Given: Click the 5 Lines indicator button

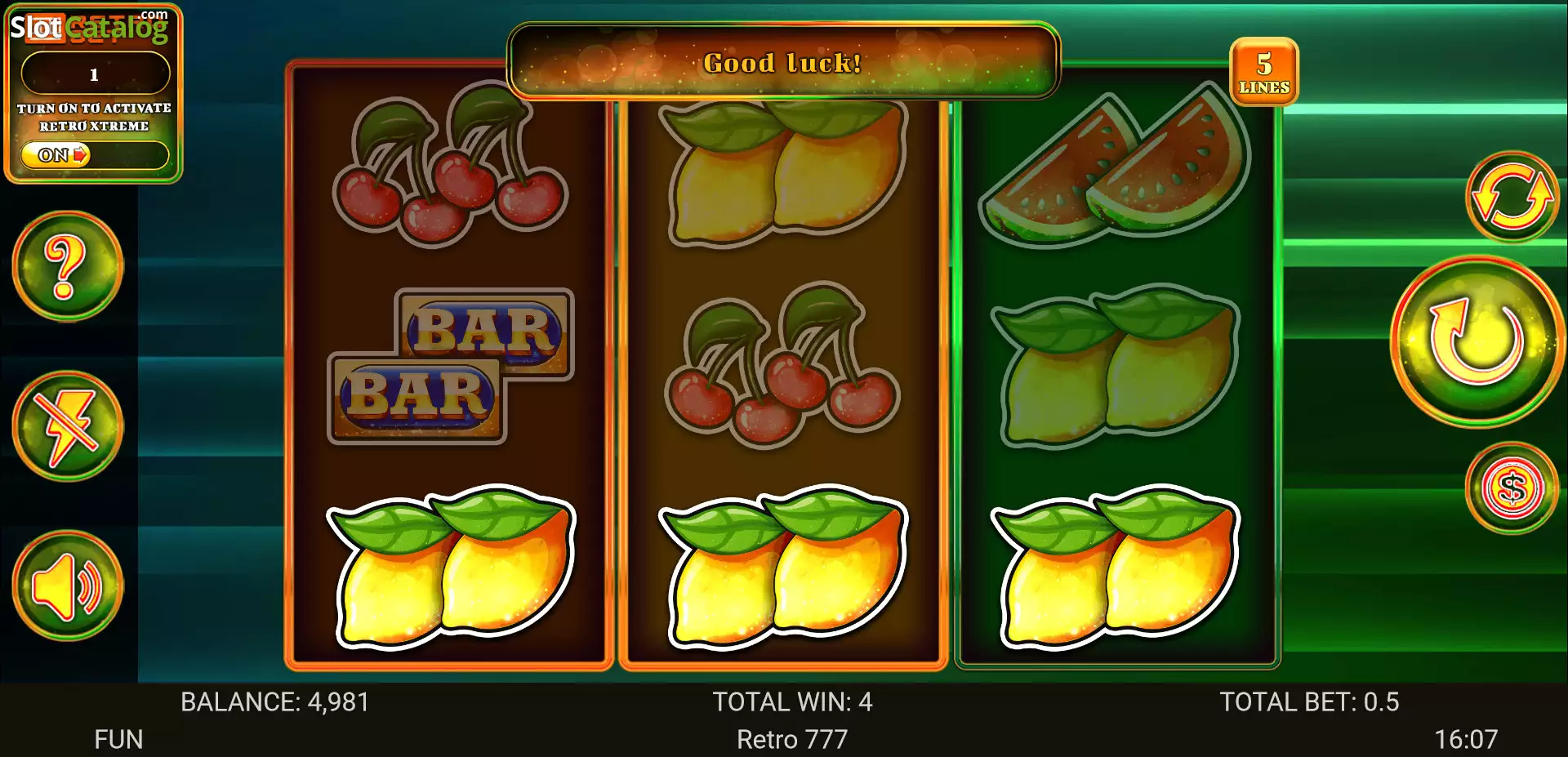Looking at the screenshot, I should coord(1263,72).
